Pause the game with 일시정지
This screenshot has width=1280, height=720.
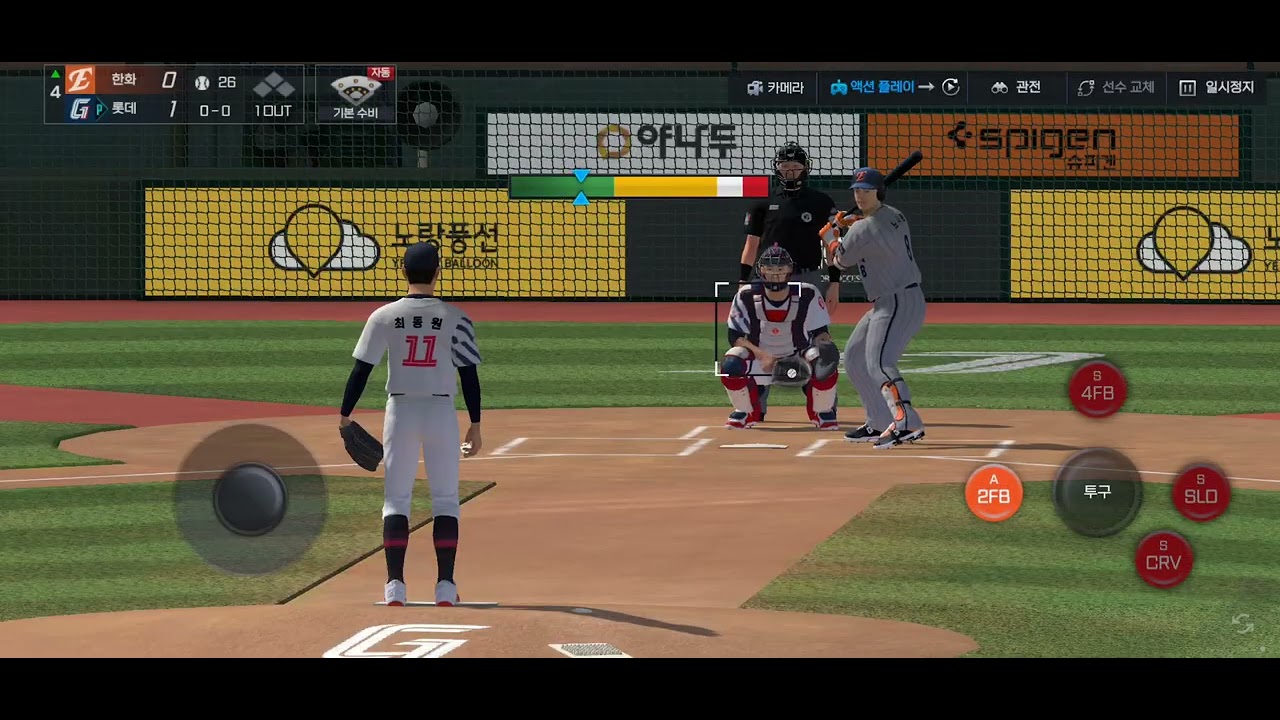pyautogui.click(x=1216, y=88)
